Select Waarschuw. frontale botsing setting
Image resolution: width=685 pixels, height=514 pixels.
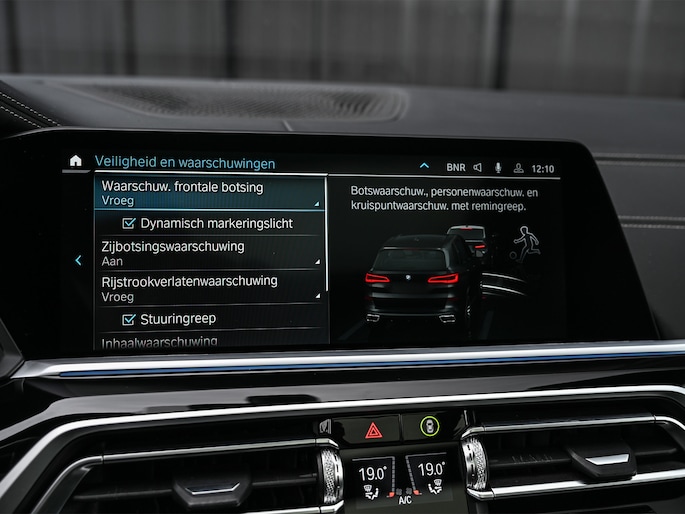tap(210, 193)
